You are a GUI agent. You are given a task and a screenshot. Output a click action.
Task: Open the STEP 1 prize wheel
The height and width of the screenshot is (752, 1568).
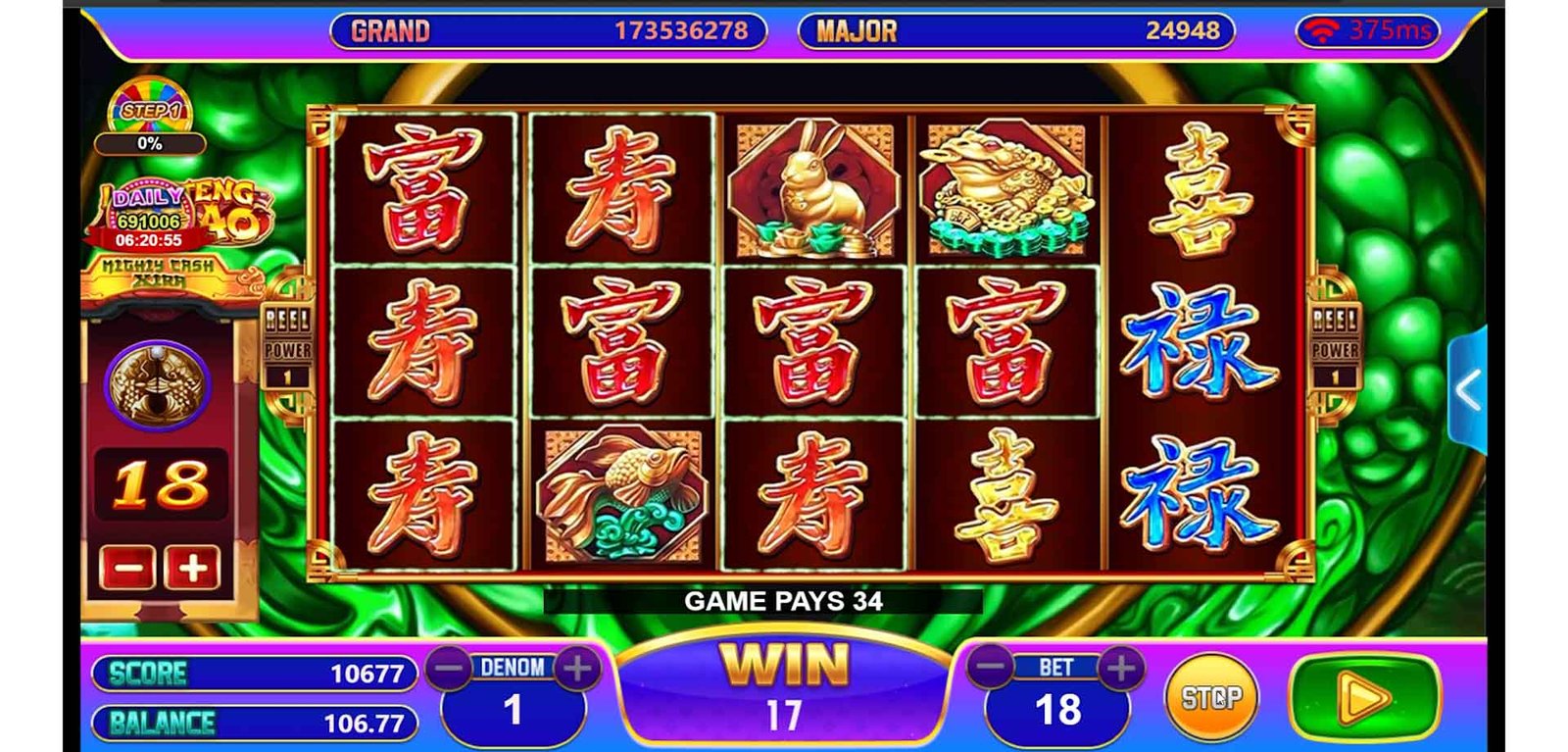pos(149,113)
